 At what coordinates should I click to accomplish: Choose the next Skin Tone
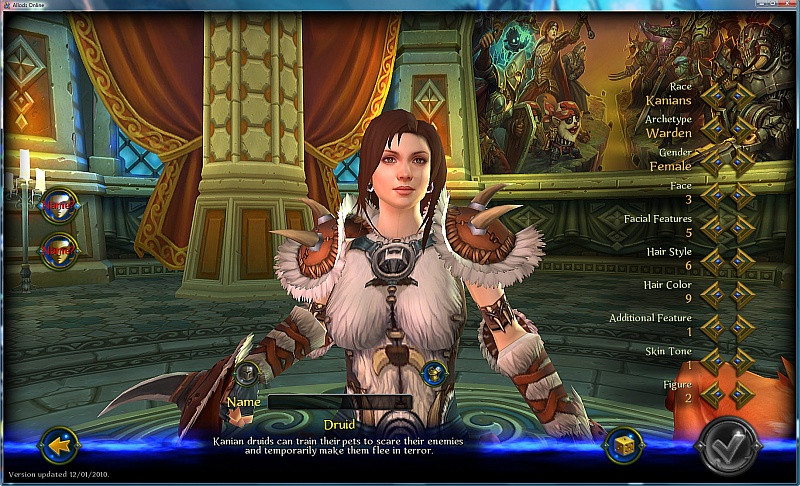click(741, 359)
